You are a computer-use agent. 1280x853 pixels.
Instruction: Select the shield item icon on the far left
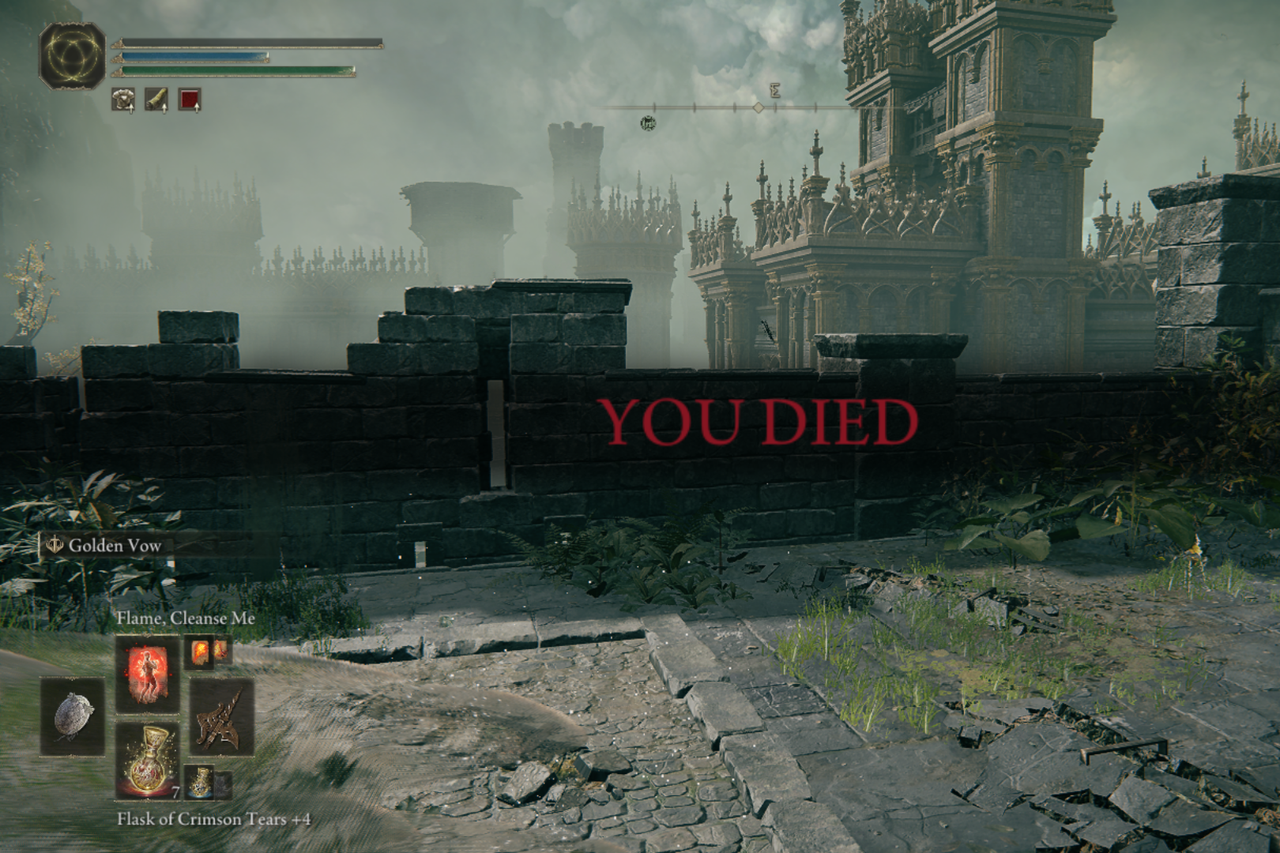click(x=74, y=716)
